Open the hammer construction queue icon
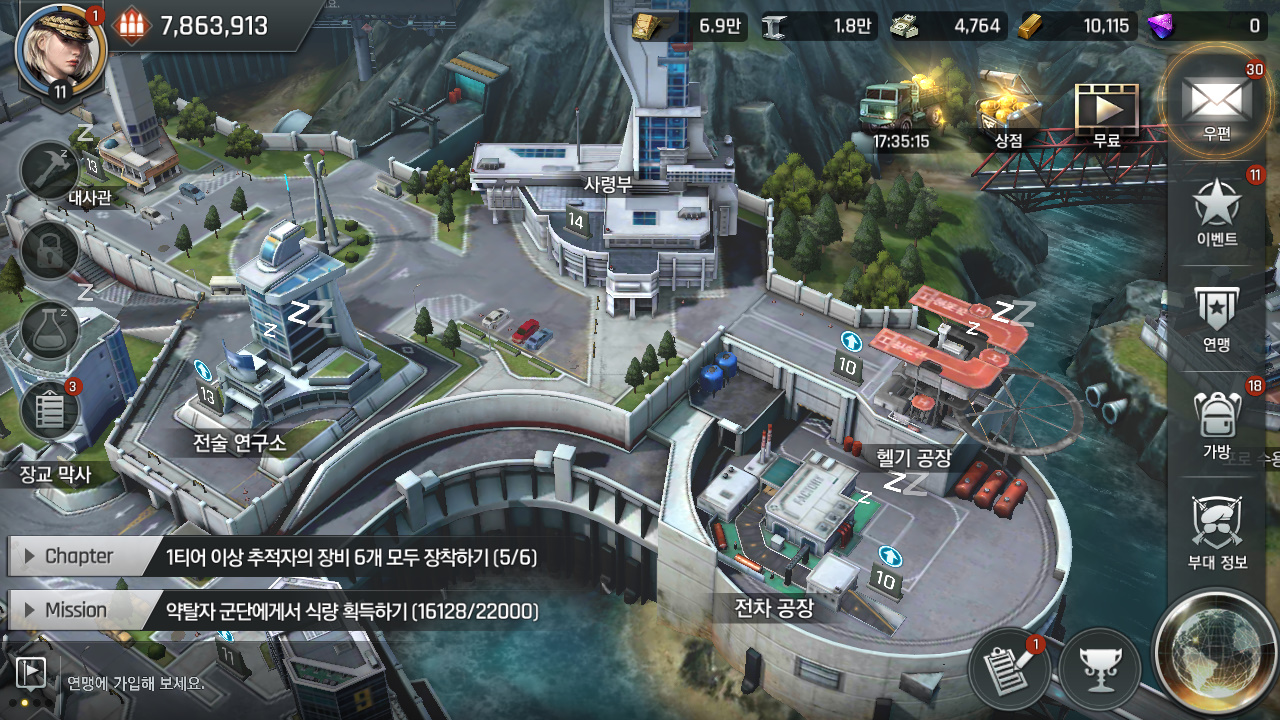 [50, 170]
